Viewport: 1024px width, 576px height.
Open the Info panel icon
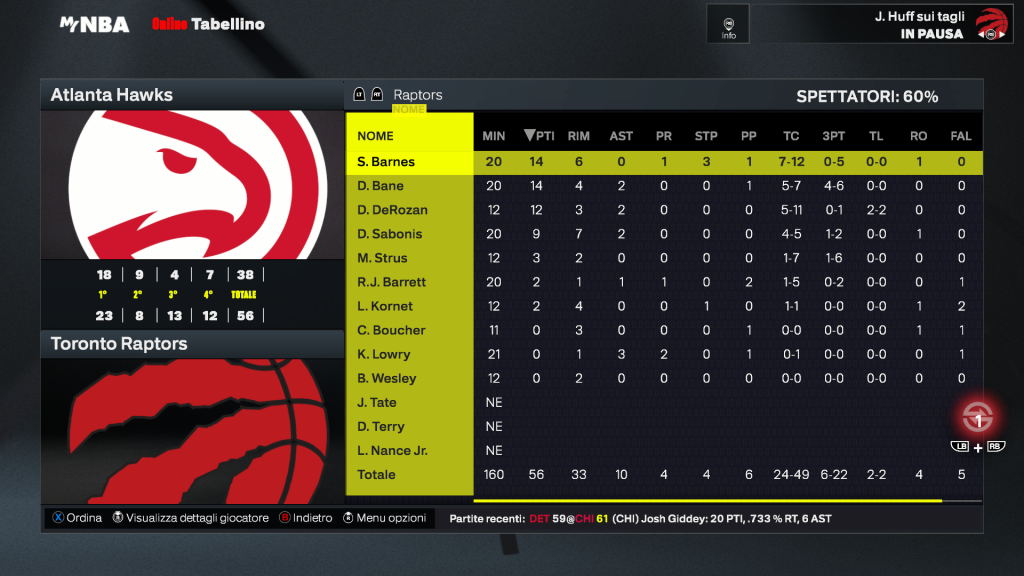728,24
